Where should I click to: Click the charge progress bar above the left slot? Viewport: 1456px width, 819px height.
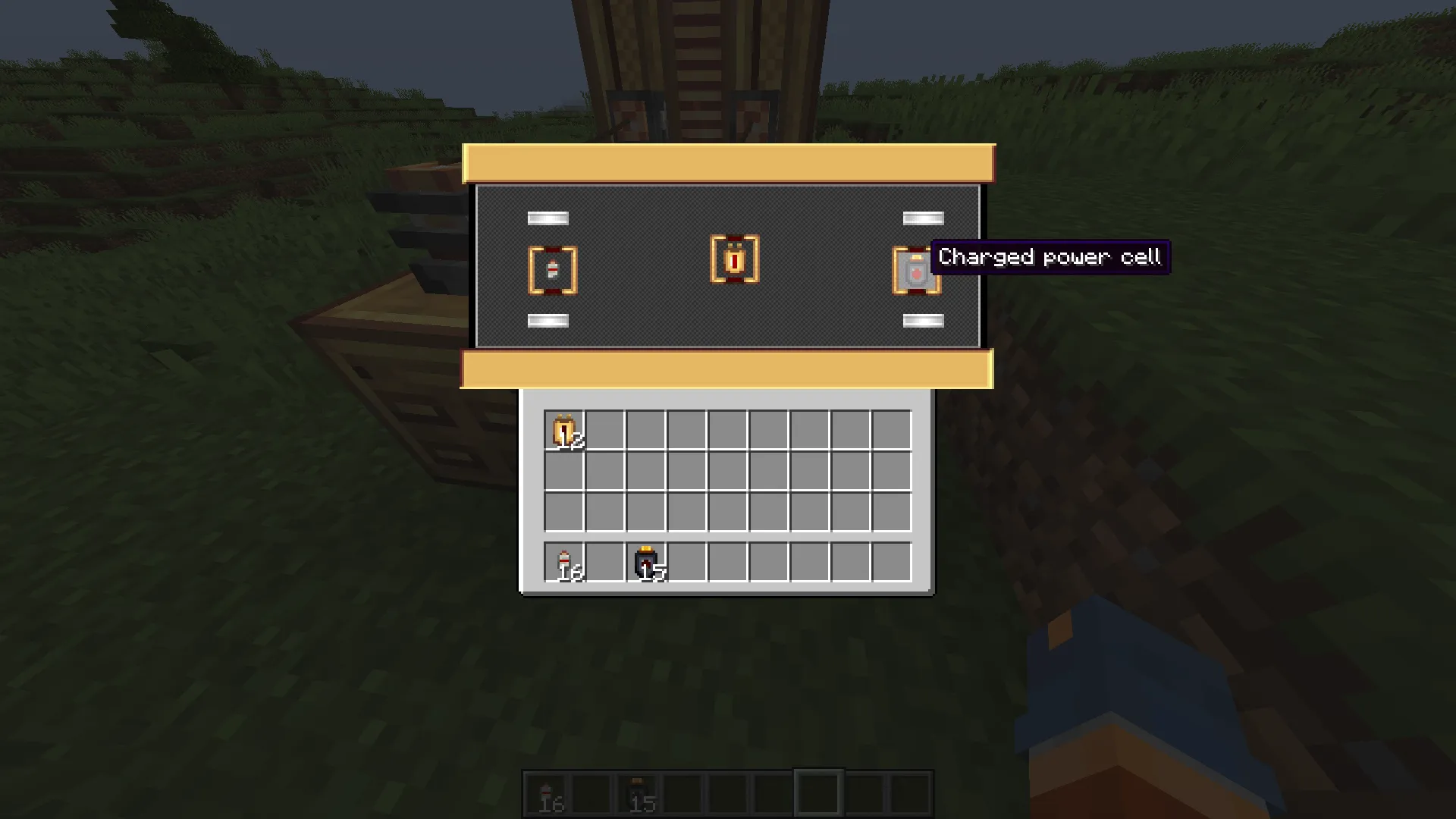547,218
